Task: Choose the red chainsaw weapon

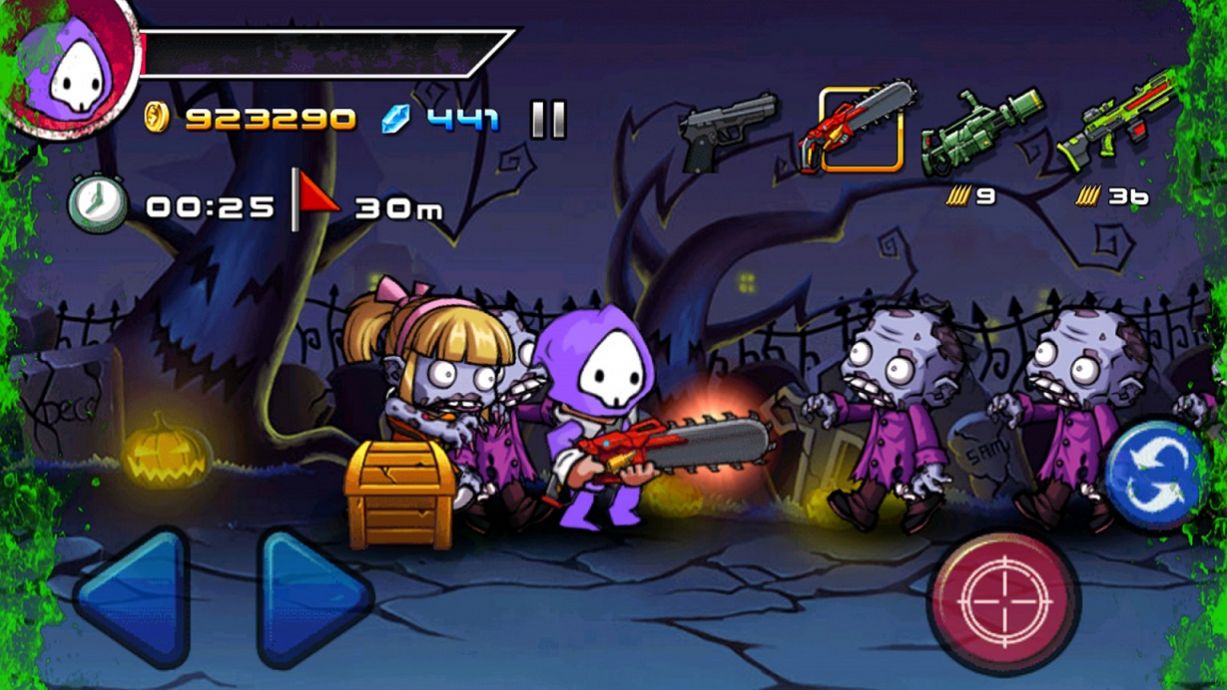Action: (x=859, y=130)
